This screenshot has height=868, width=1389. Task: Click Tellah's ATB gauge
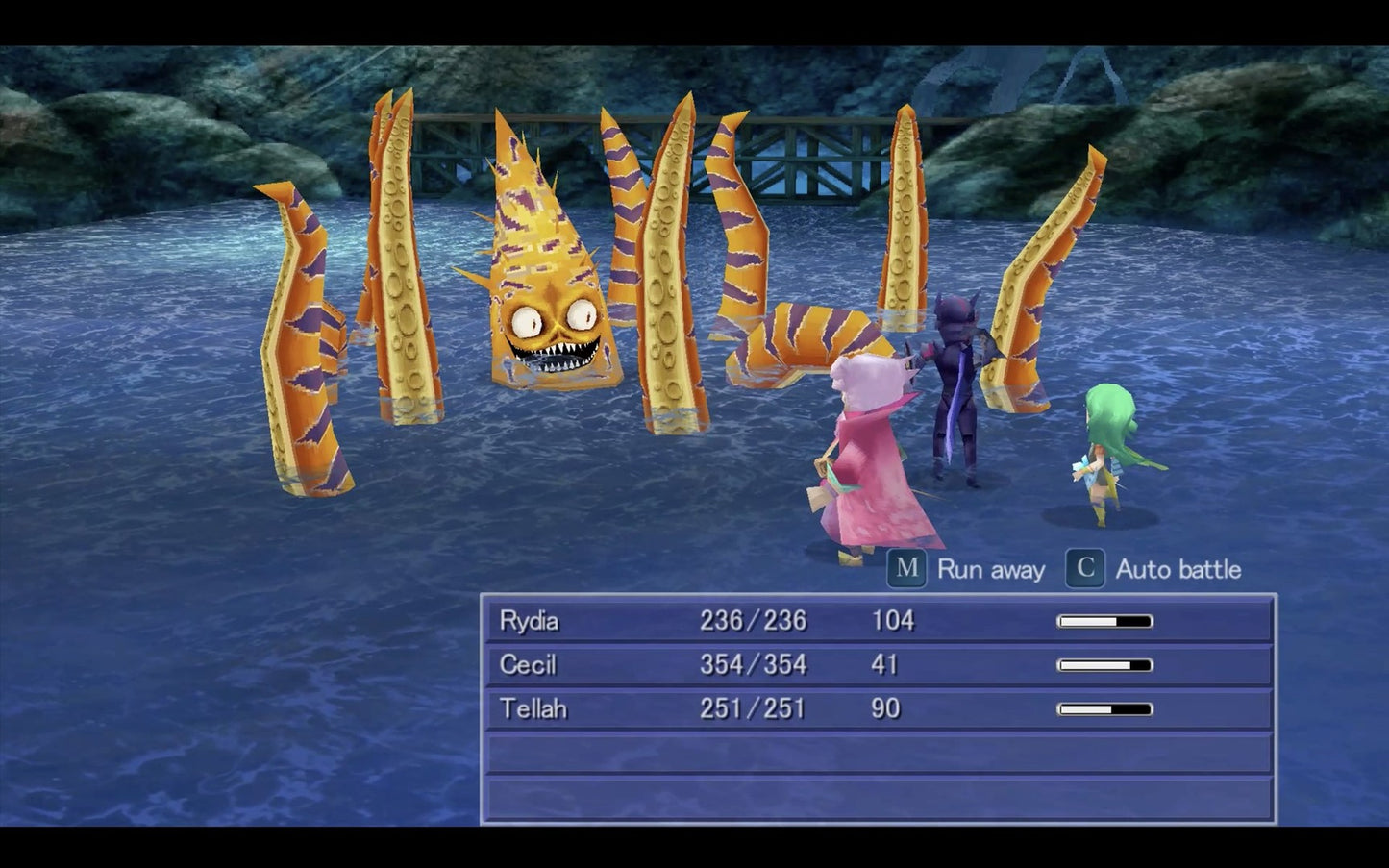pos(1104,708)
